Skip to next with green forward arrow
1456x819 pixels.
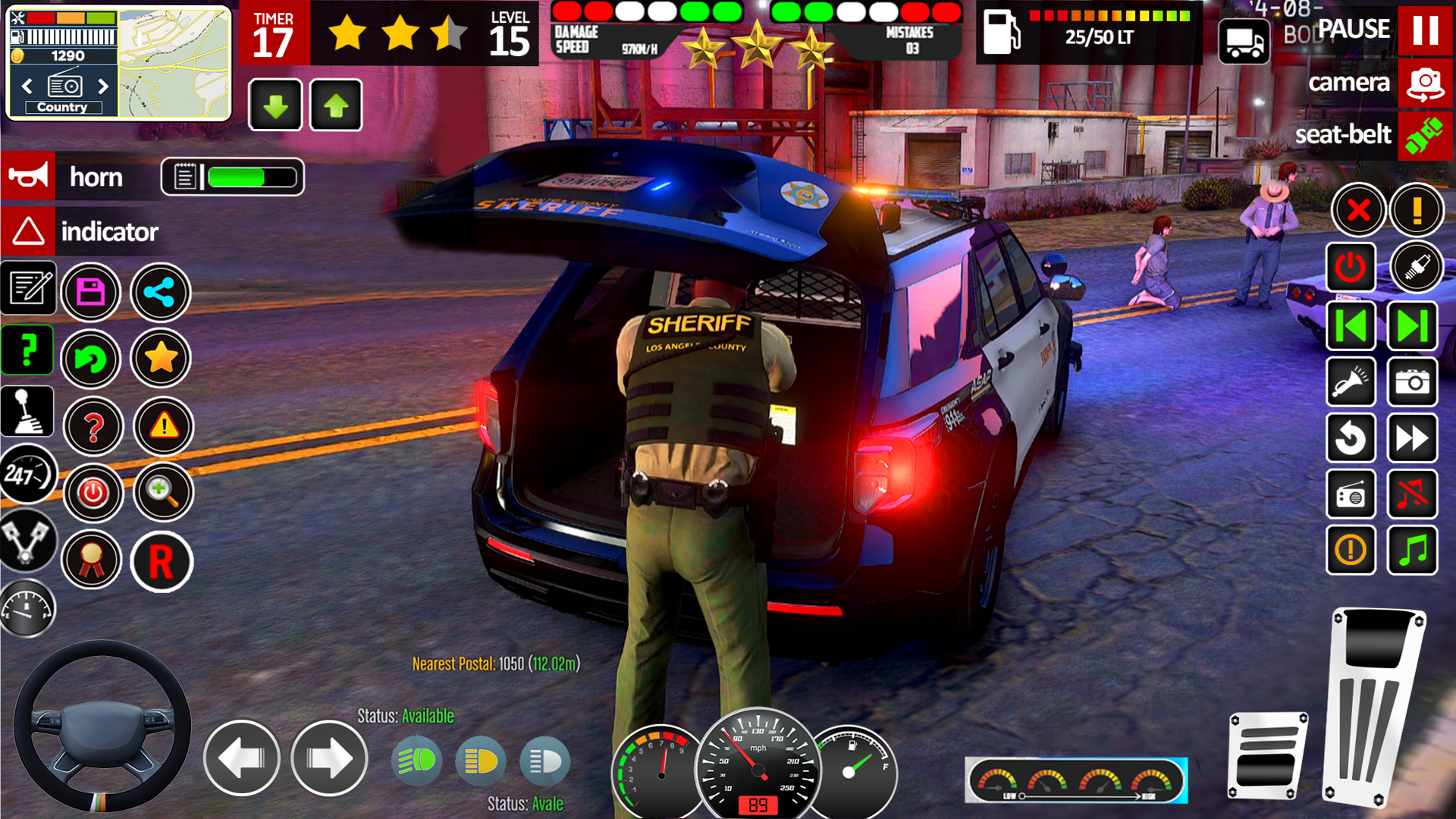(x=1412, y=325)
